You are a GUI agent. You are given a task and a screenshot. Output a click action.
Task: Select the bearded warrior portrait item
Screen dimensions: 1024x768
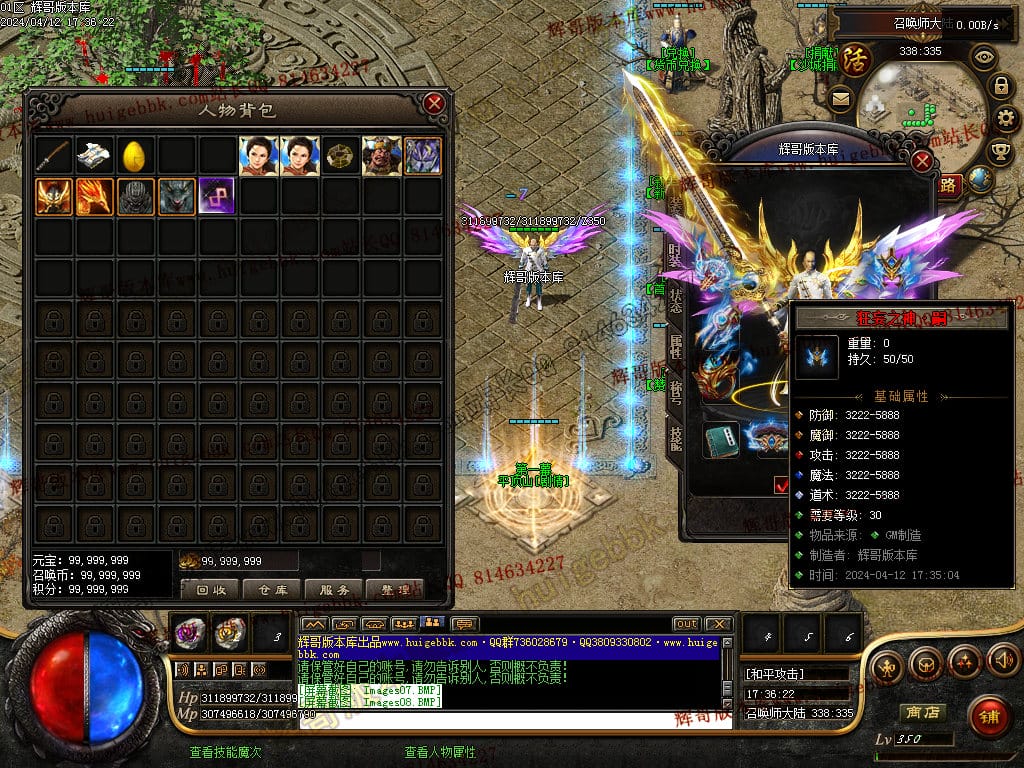tap(381, 156)
